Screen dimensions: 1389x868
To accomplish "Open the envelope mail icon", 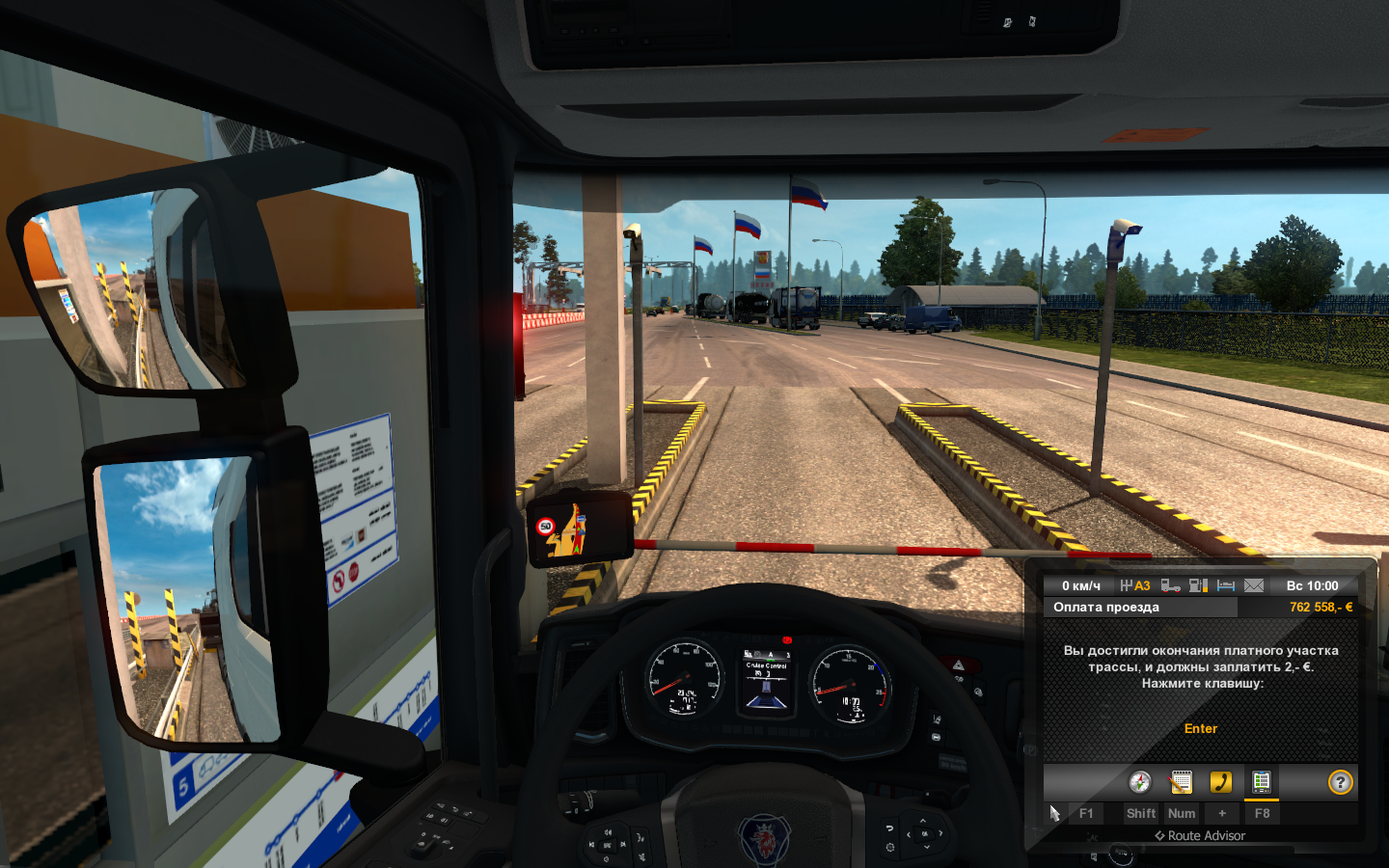I will pyautogui.click(x=1254, y=585).
